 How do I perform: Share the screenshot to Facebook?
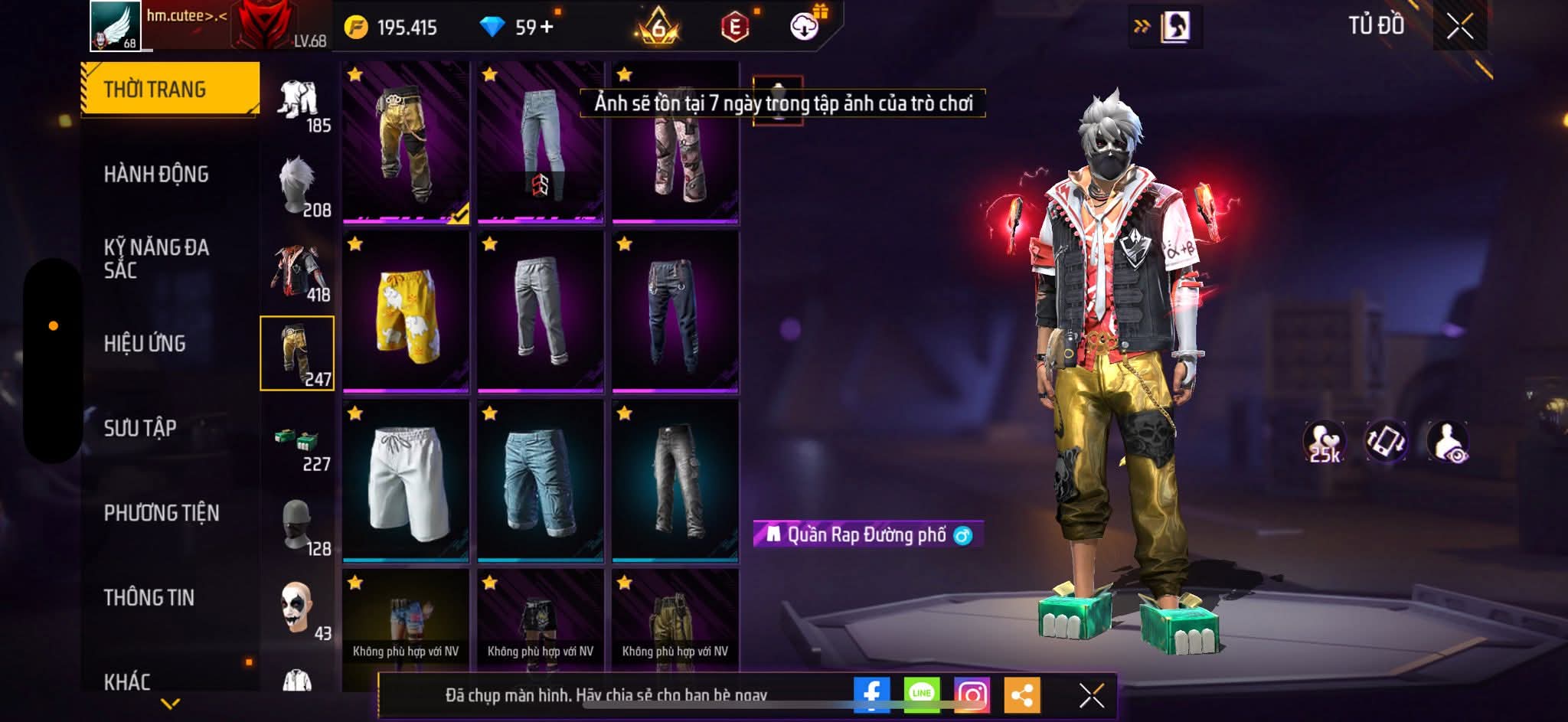871,695
